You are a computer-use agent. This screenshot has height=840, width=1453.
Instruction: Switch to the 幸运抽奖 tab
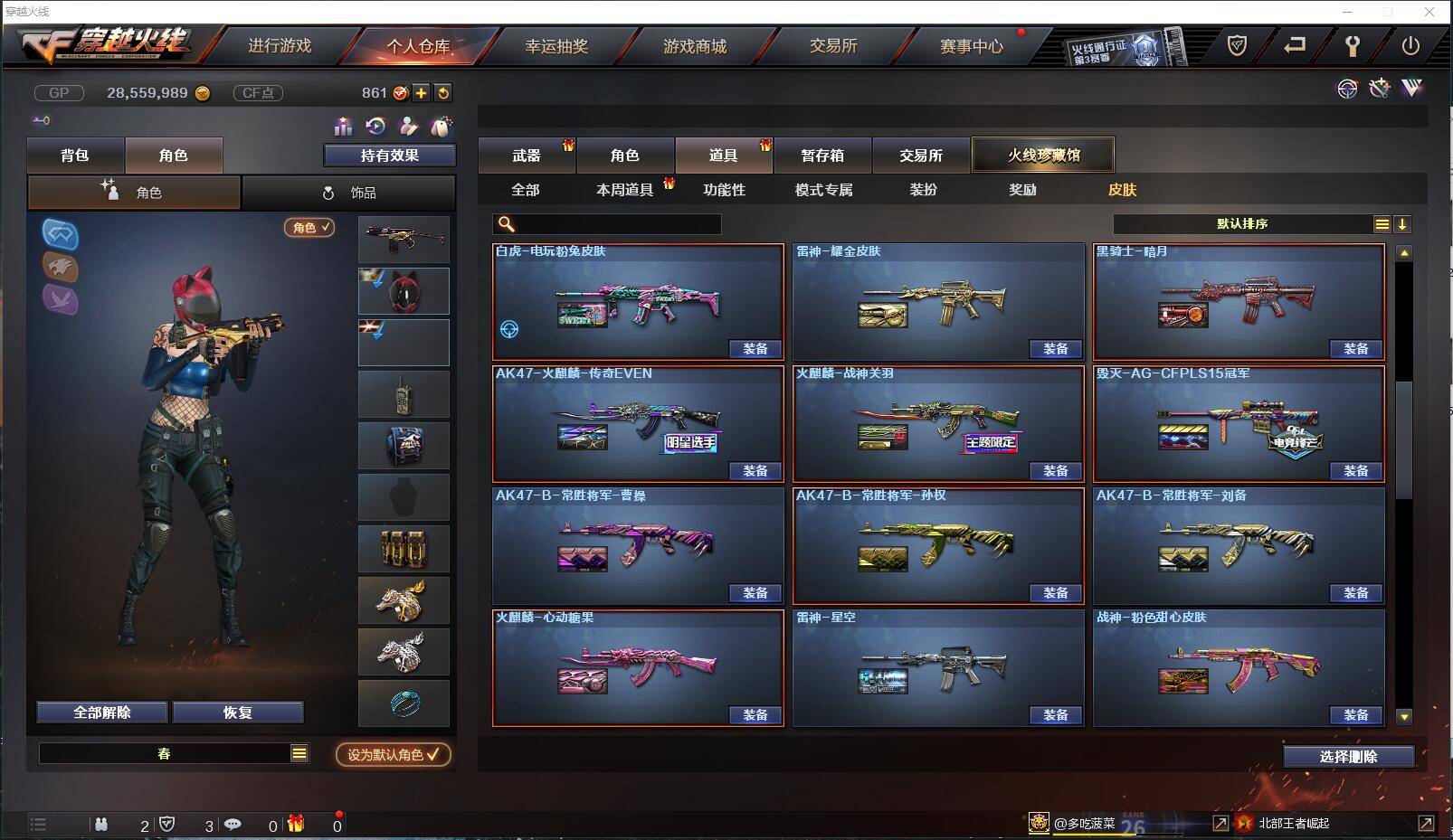(x=558, y=46)
